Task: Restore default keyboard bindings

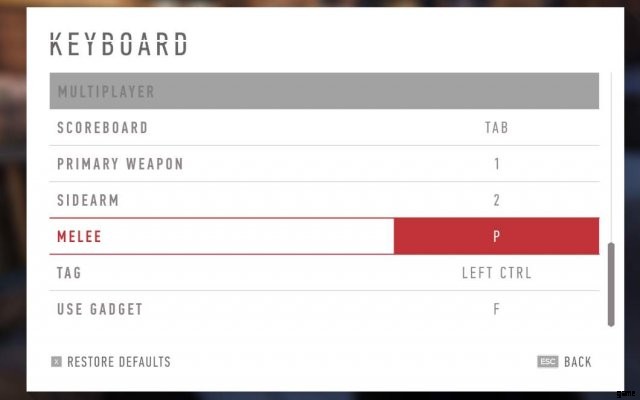Action: [x=111, y=362]
